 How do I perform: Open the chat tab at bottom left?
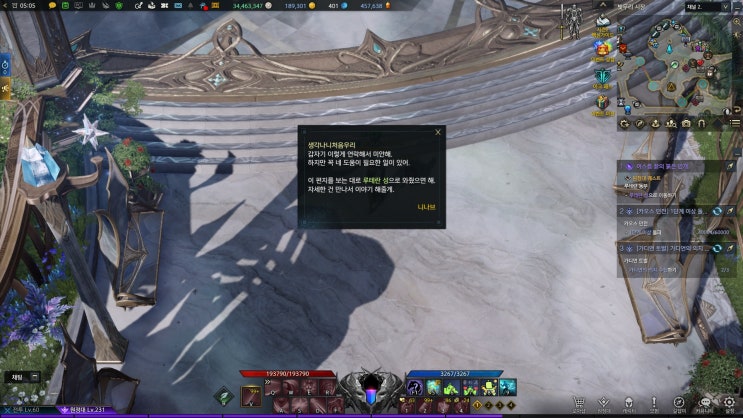tap(16, 377)
